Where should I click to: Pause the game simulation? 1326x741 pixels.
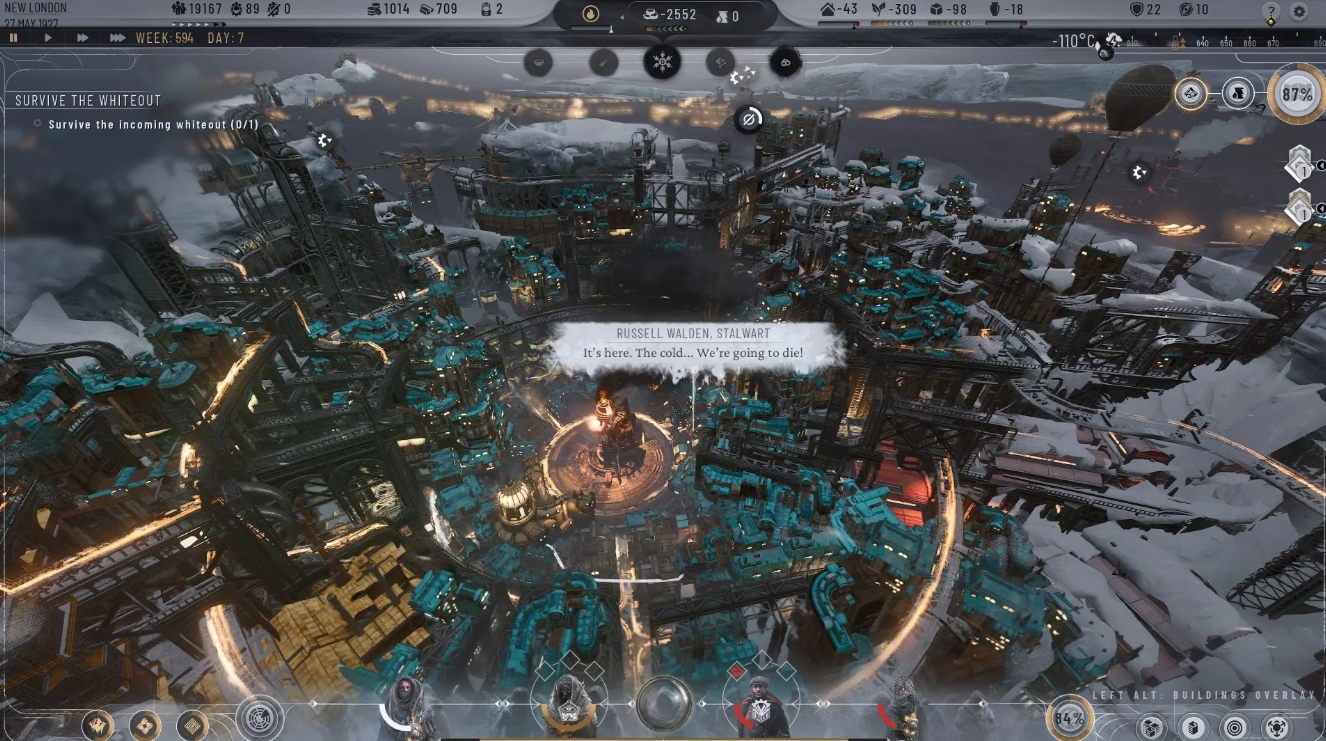coord(14,38)
